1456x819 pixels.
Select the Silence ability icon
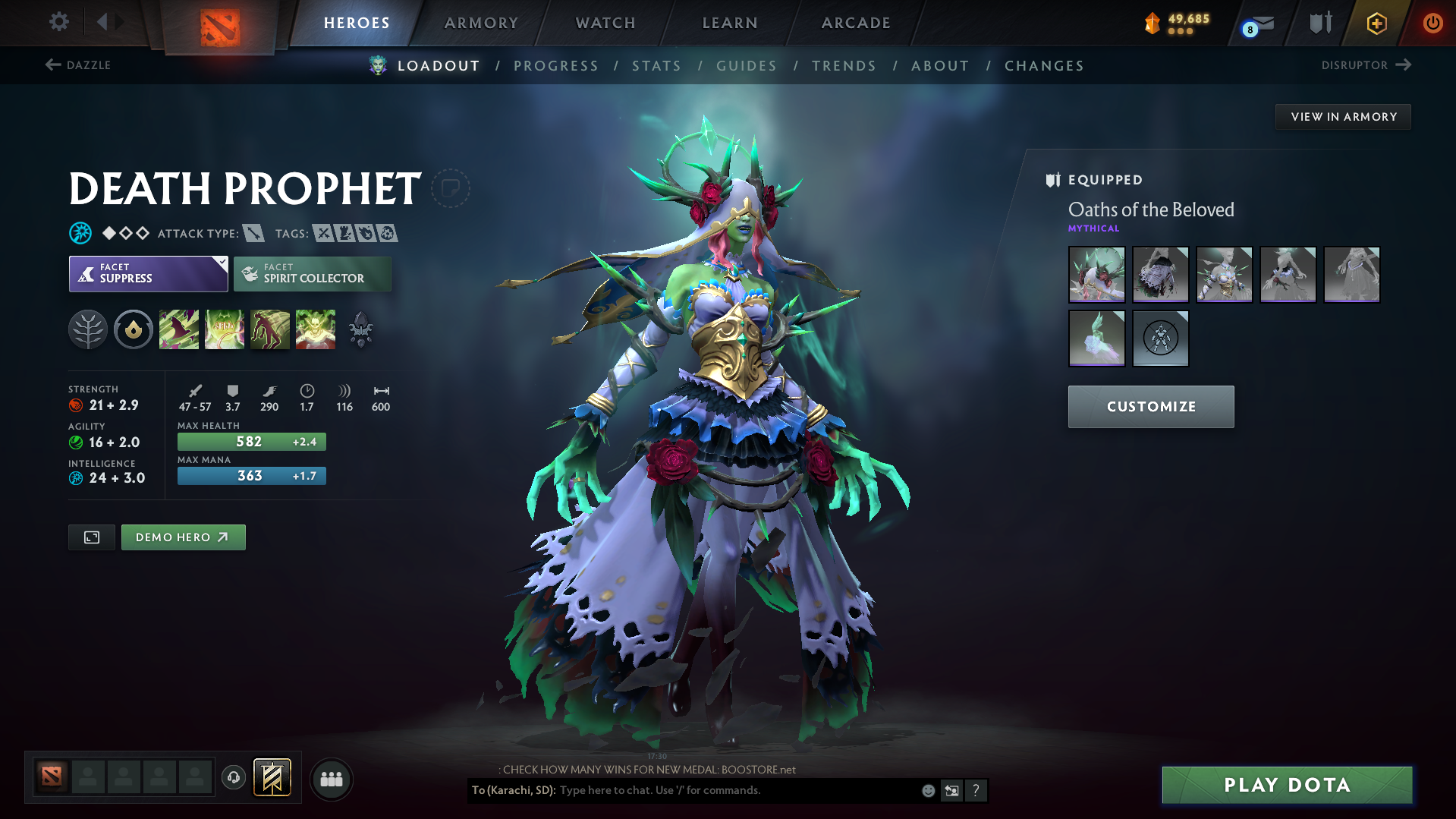click(x=225, y=329)
